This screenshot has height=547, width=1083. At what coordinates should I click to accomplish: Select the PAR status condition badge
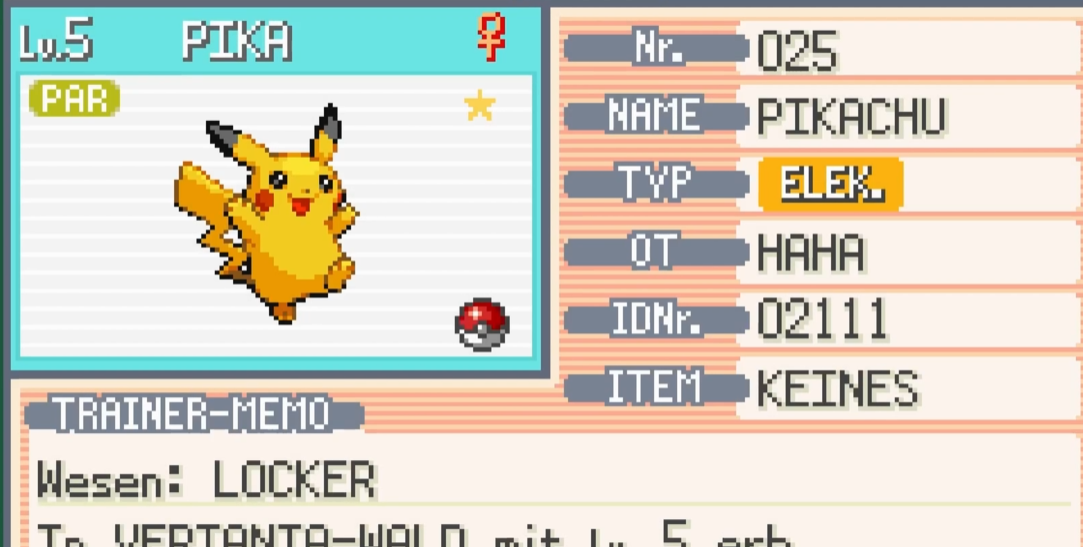pos(75,99)
